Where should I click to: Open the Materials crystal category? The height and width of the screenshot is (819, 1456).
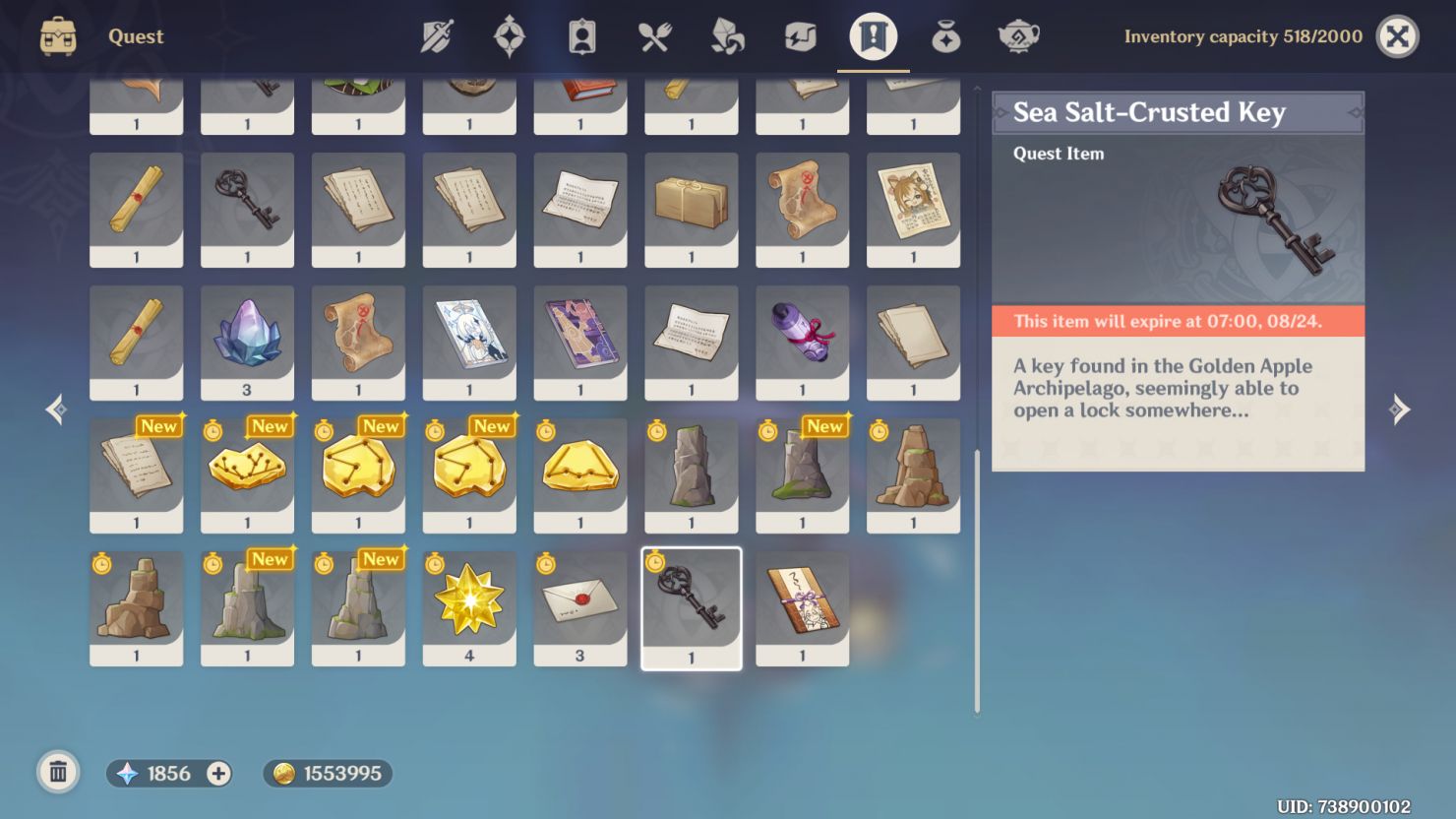(x=726, y=36)
